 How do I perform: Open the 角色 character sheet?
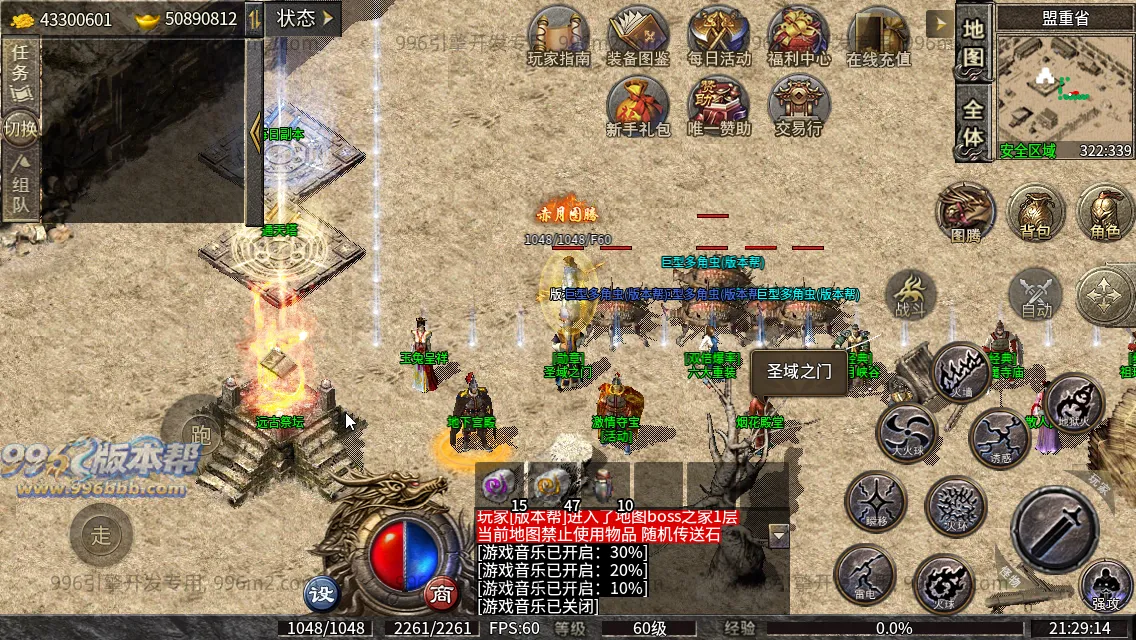(1105, 212)
